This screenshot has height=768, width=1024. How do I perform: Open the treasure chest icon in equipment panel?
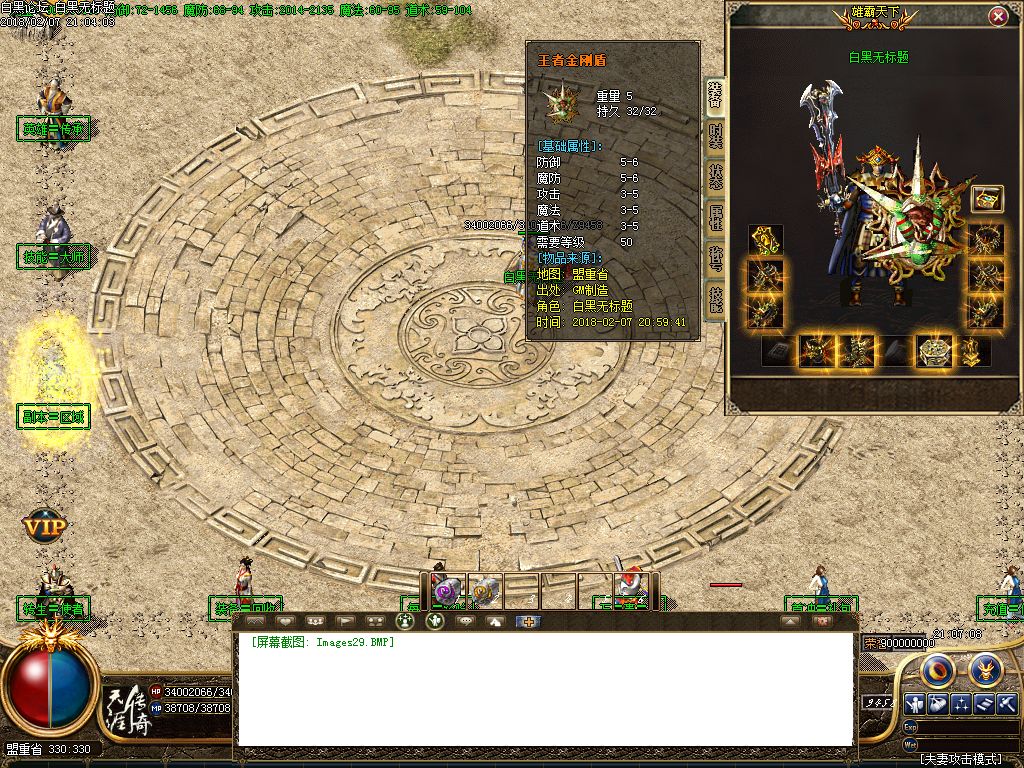987,198
